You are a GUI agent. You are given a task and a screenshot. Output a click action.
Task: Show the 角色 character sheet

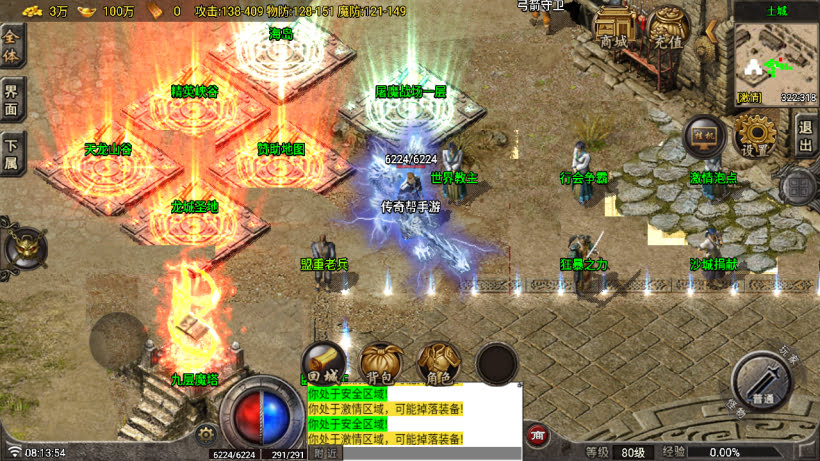click(438, 363)
